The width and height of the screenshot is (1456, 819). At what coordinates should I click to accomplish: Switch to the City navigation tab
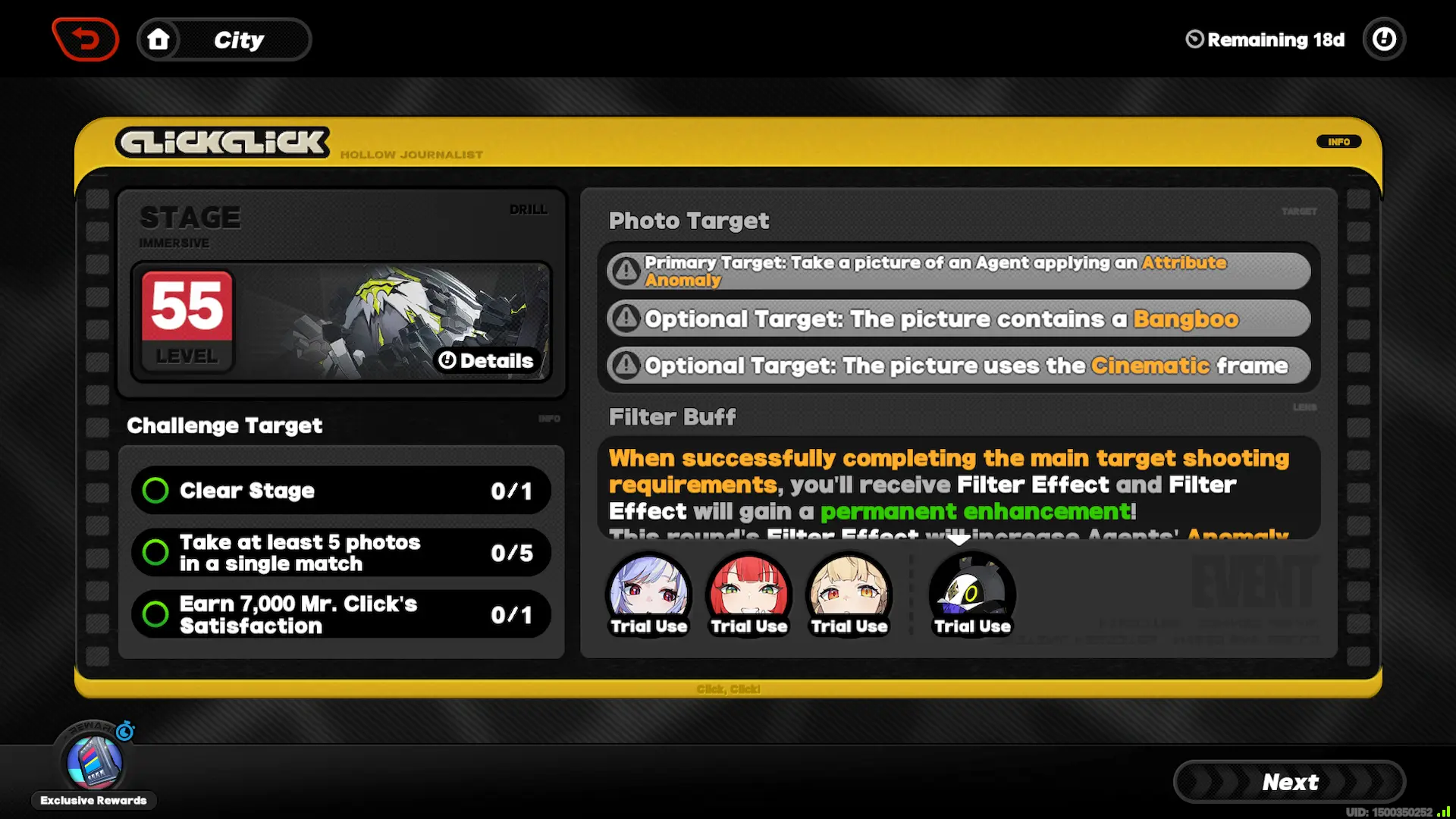[x=239, y=39]
